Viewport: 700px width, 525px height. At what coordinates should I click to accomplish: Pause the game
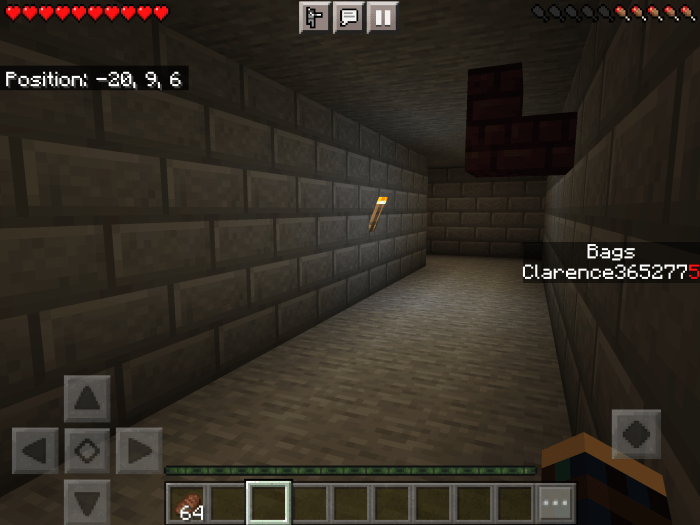pos(382,16)
